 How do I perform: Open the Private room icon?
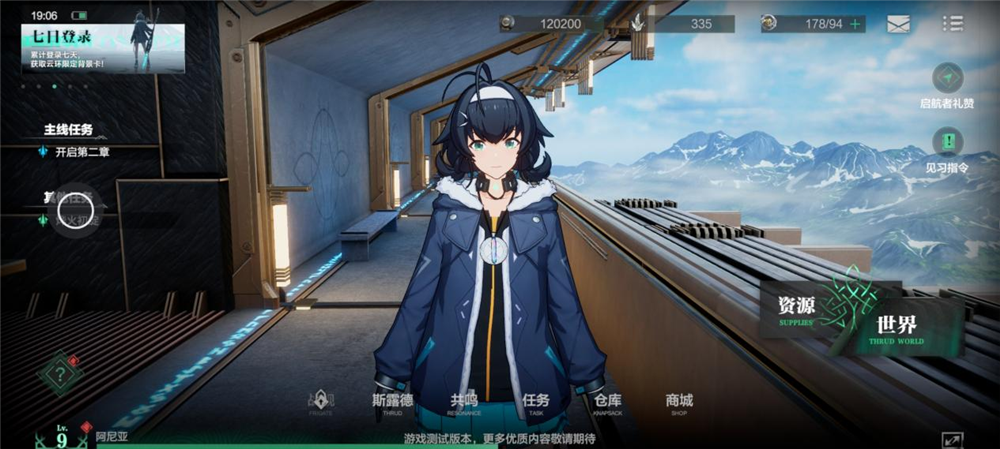pos(320,403)
